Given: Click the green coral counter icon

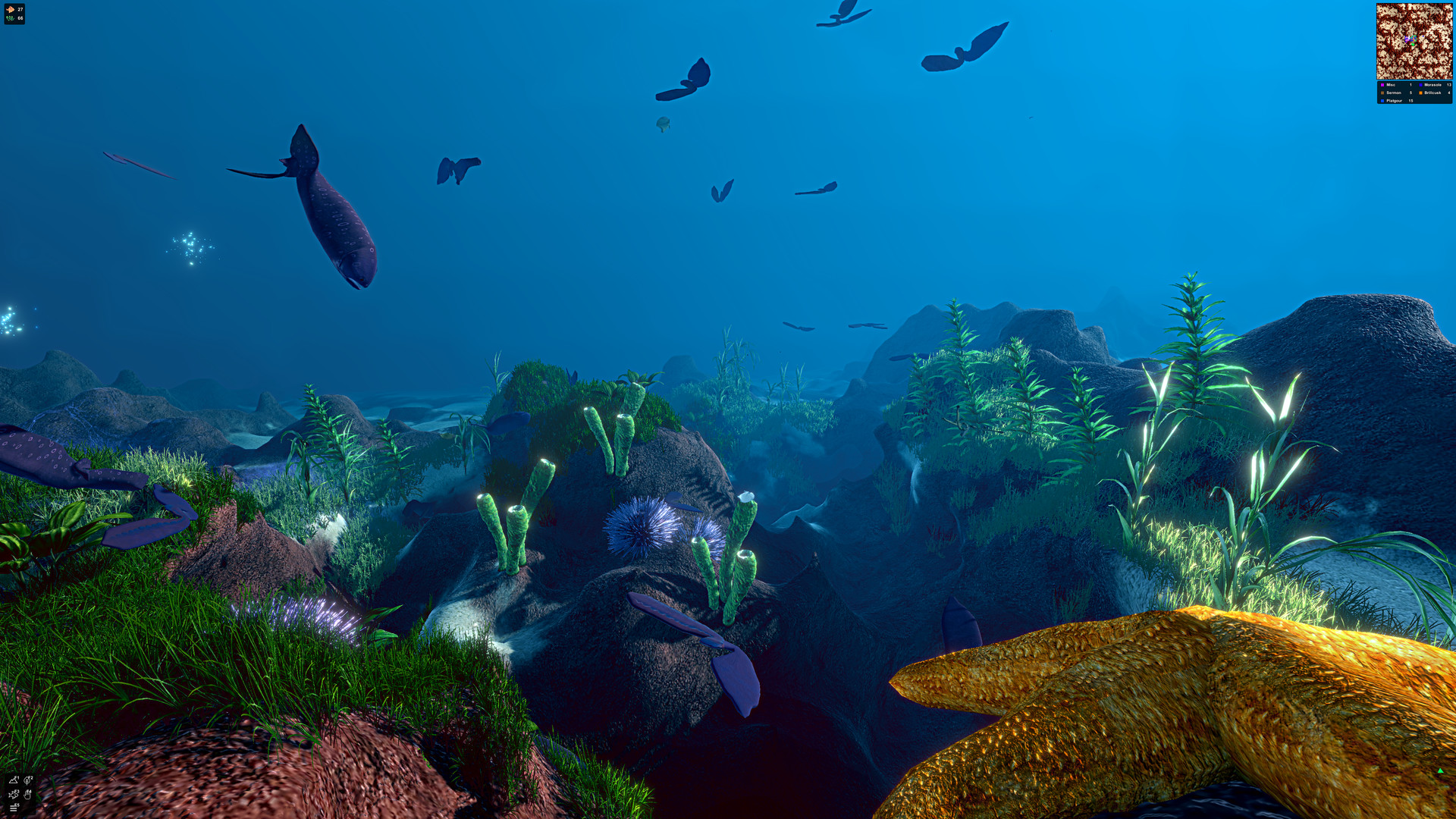Looking at the screenshot, I should pyautogui.click(x=10, y=18).
